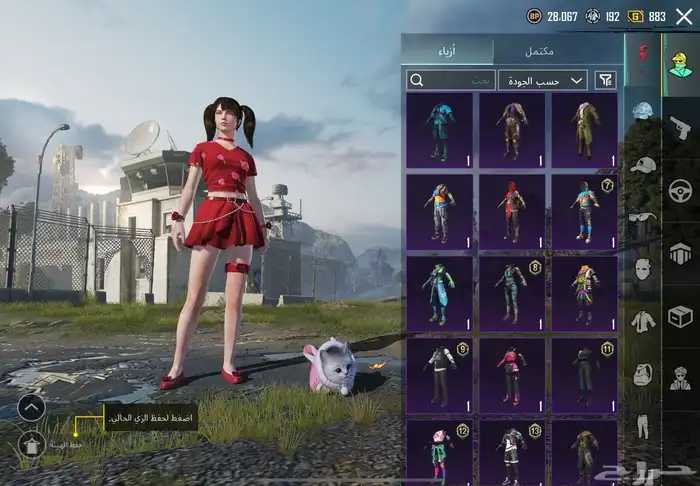
Task: Open the helmet category
Action: tap(642, 111)
